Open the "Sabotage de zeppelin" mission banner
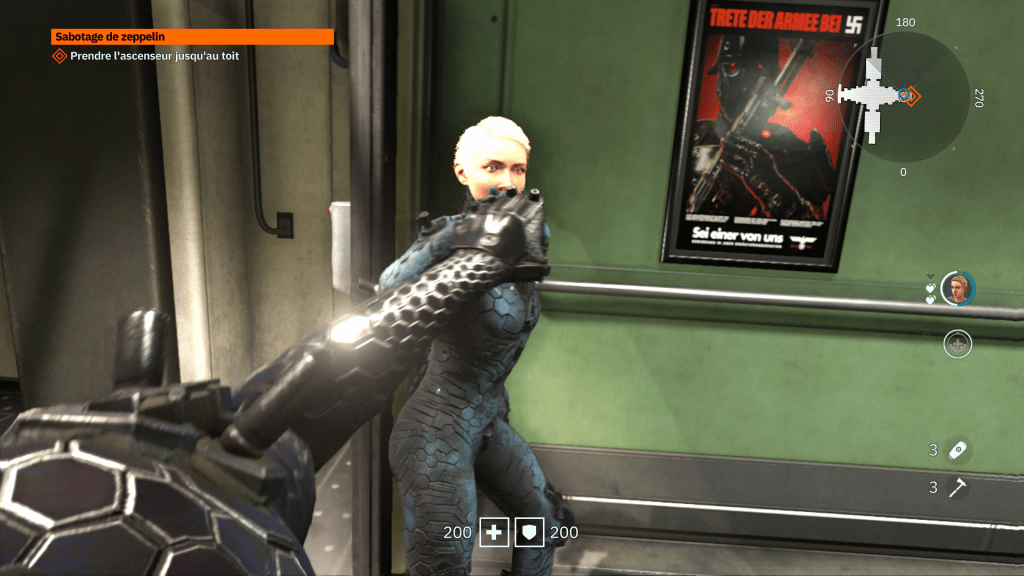 (192, 37)
